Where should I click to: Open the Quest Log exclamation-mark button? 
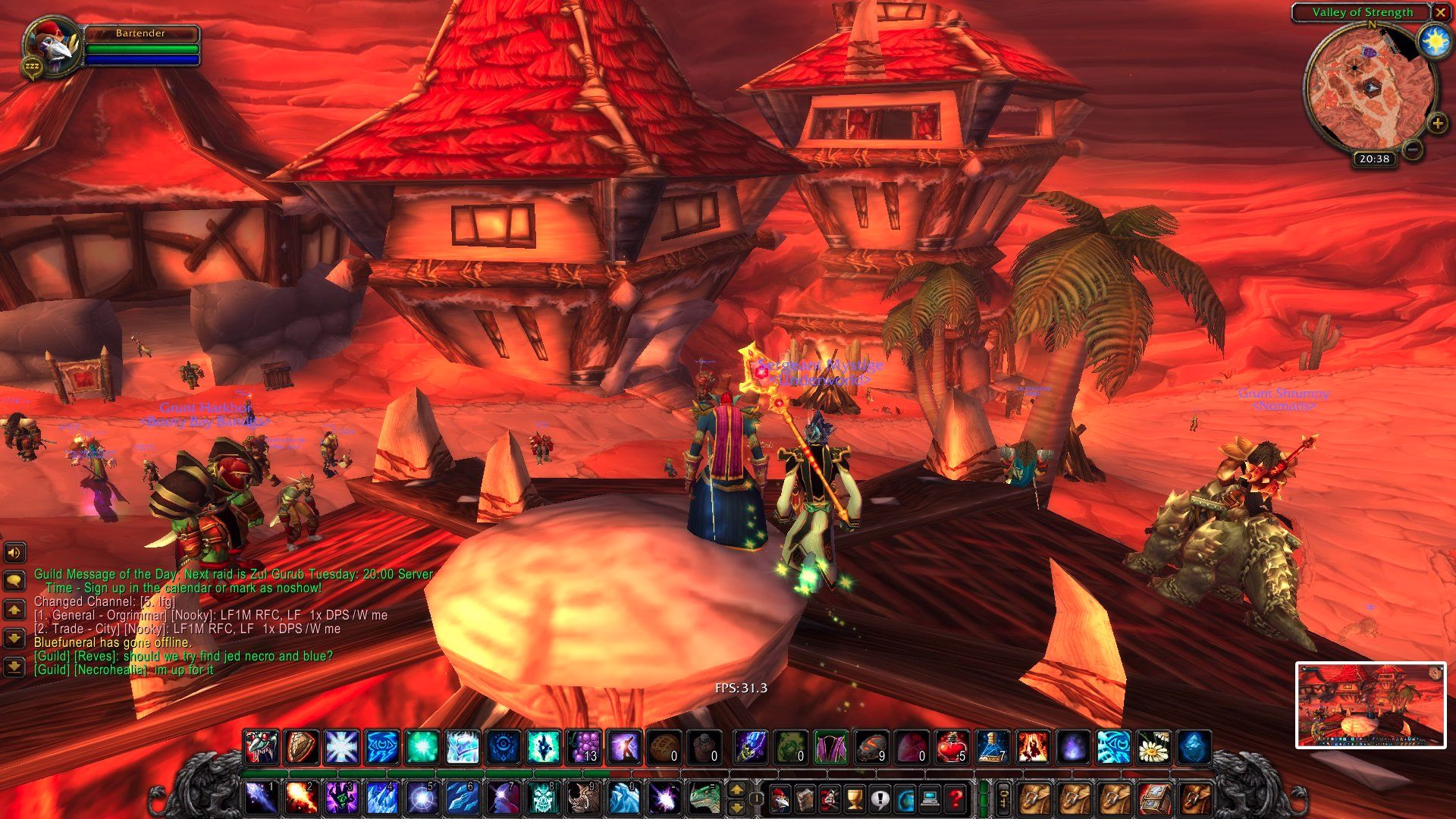[880, 799]
